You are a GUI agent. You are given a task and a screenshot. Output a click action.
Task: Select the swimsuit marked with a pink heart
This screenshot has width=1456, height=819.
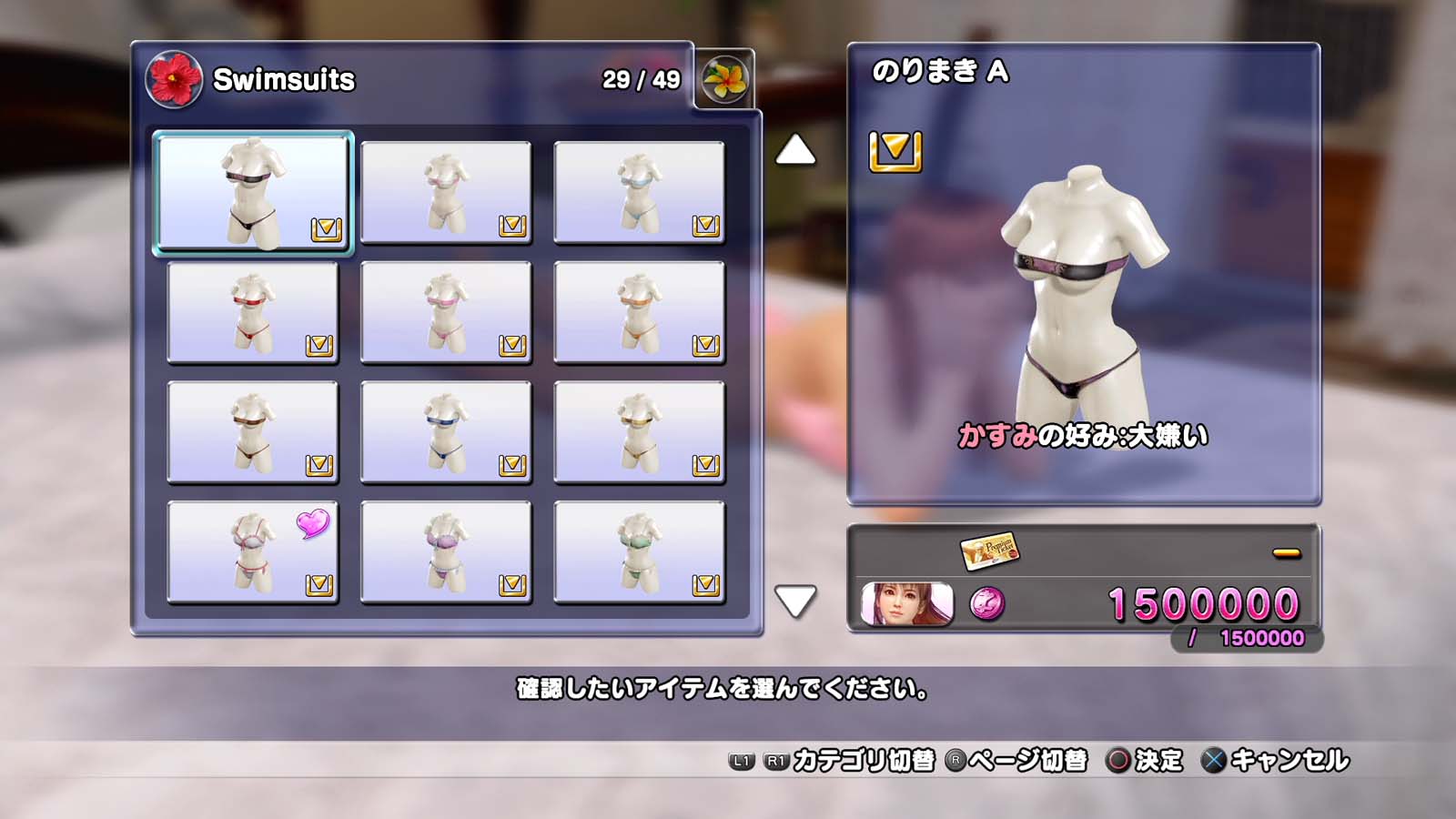[x=253, y=552]
